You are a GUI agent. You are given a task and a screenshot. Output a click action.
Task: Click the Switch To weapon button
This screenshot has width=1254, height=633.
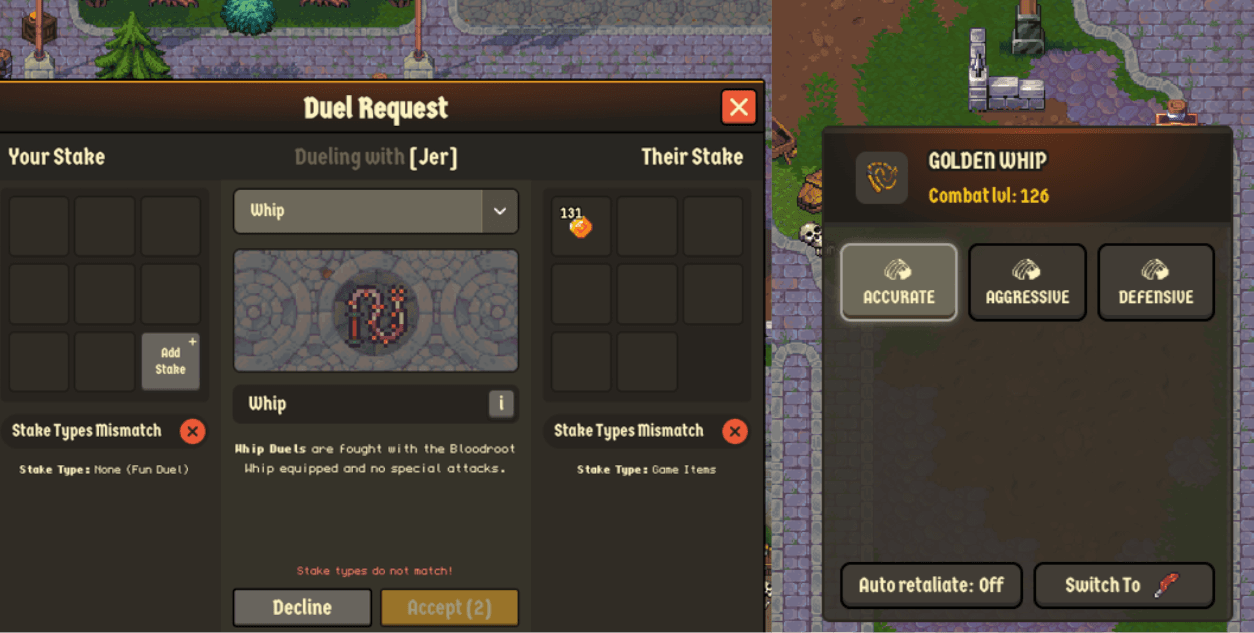click(x=1124, y=585)
